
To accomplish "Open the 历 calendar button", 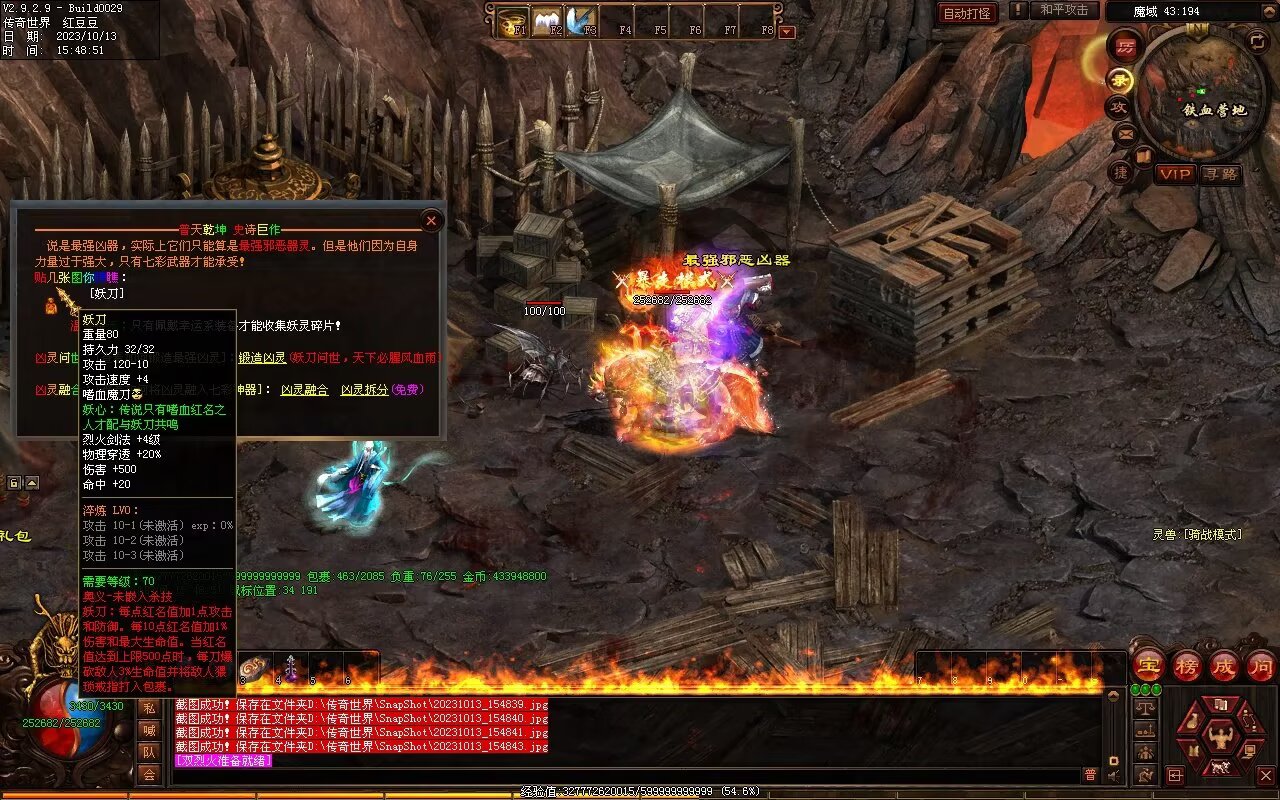I will point(1126,46).
